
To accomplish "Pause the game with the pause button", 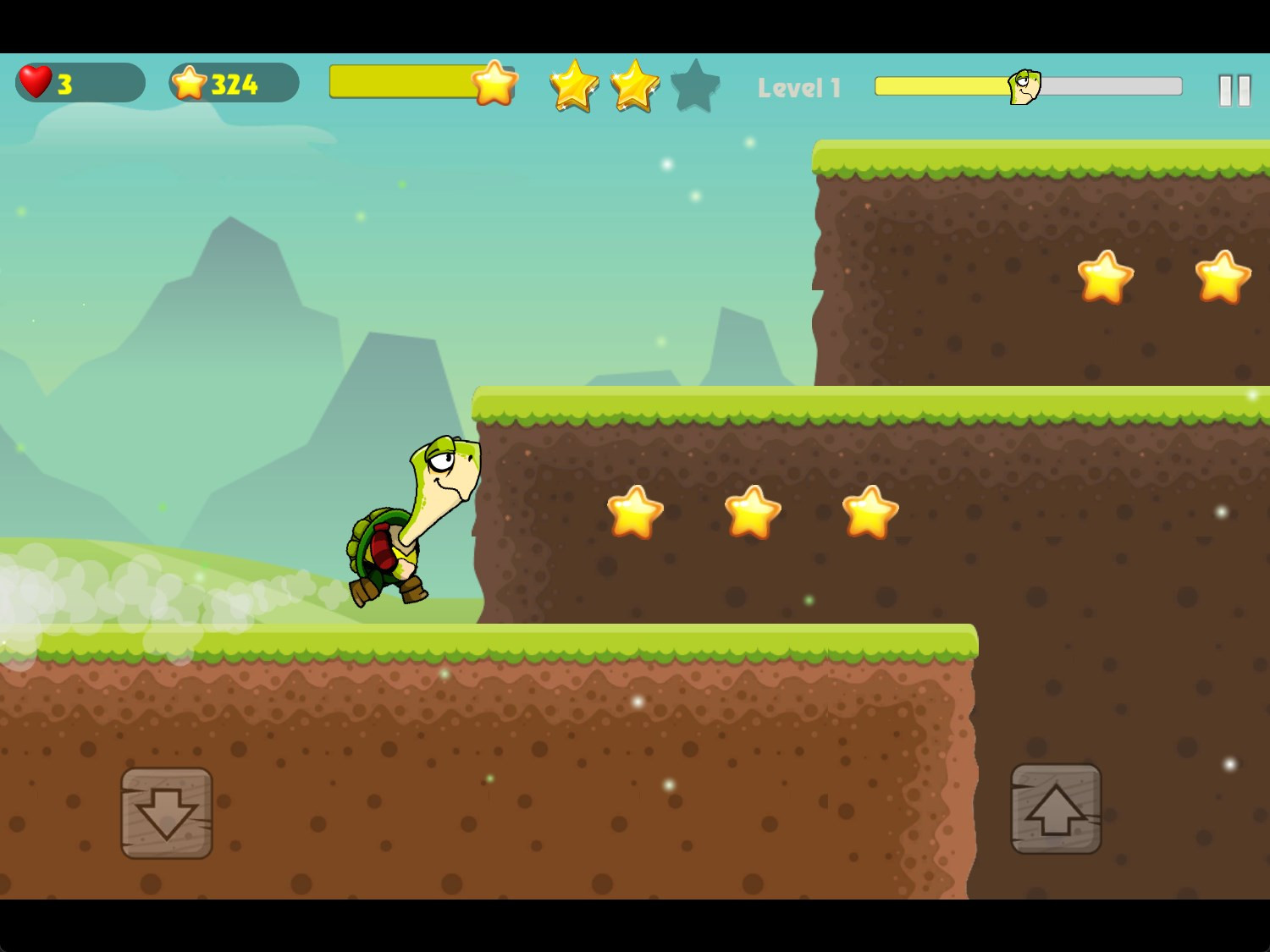I will pos(1234,90).
